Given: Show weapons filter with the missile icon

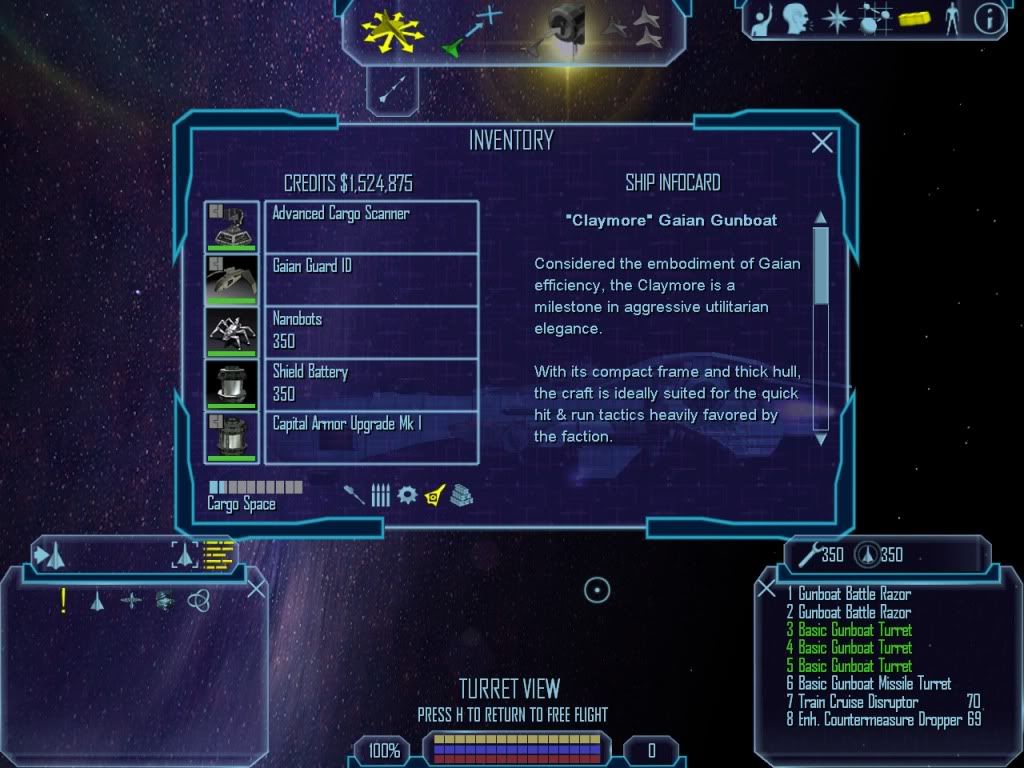Looking at the screenshot, I should point(354,495).
